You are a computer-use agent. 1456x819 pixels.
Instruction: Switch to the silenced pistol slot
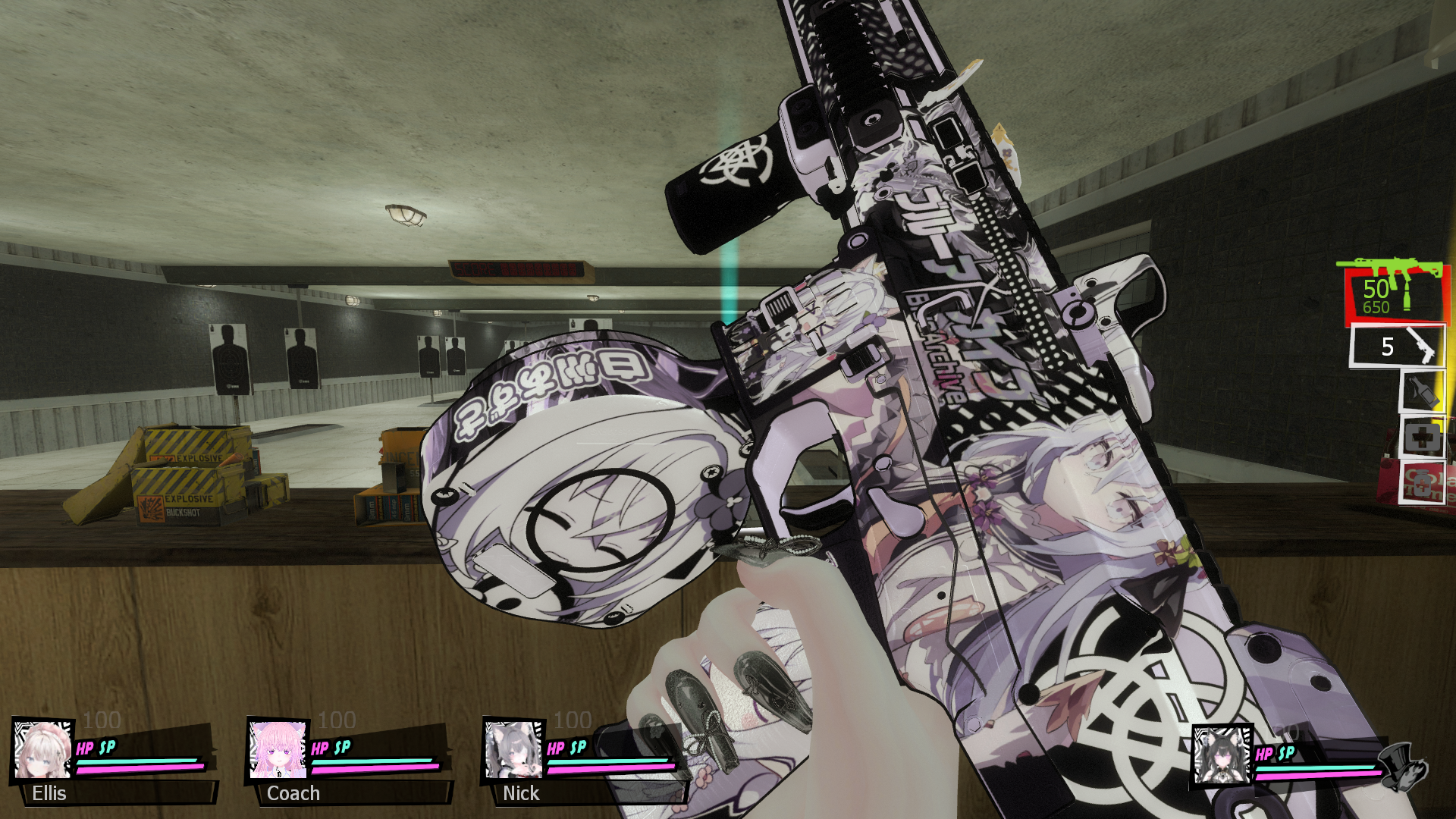point(1397,347)
